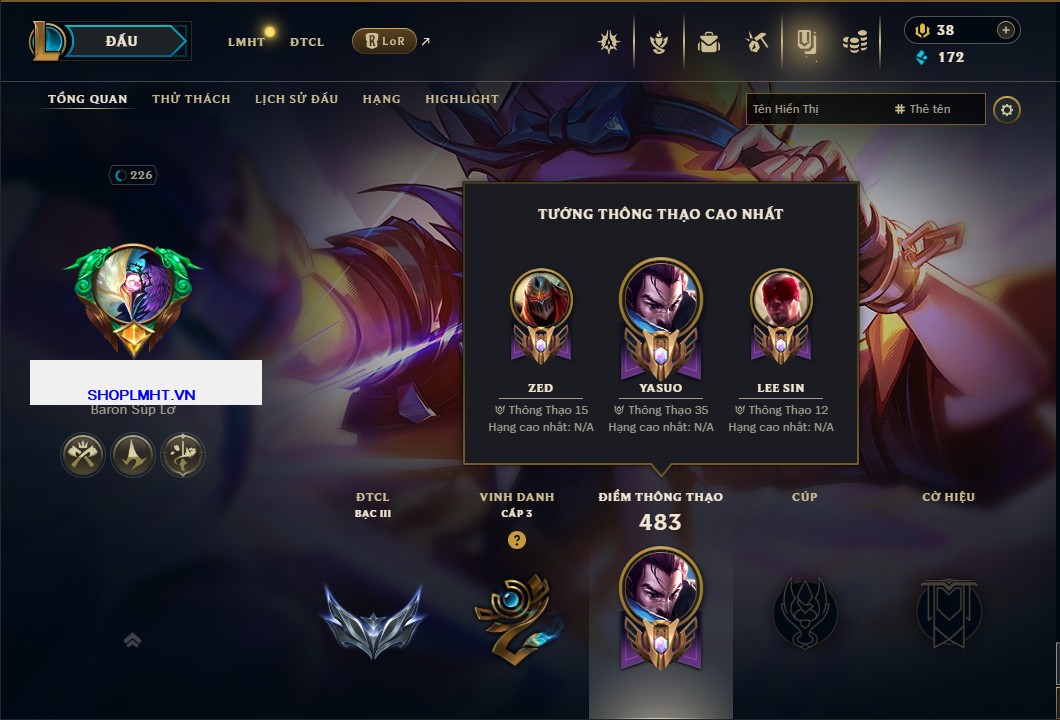Launch the LoR link button
1060x720 pixels.
pos(384,41)
